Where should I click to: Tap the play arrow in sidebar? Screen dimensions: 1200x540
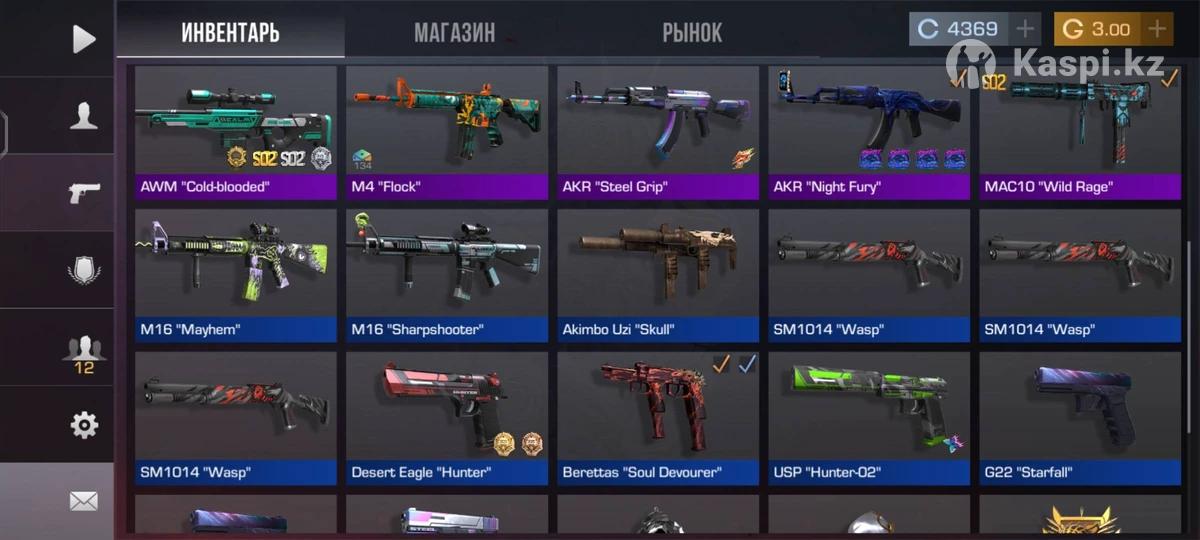point(84,39)
